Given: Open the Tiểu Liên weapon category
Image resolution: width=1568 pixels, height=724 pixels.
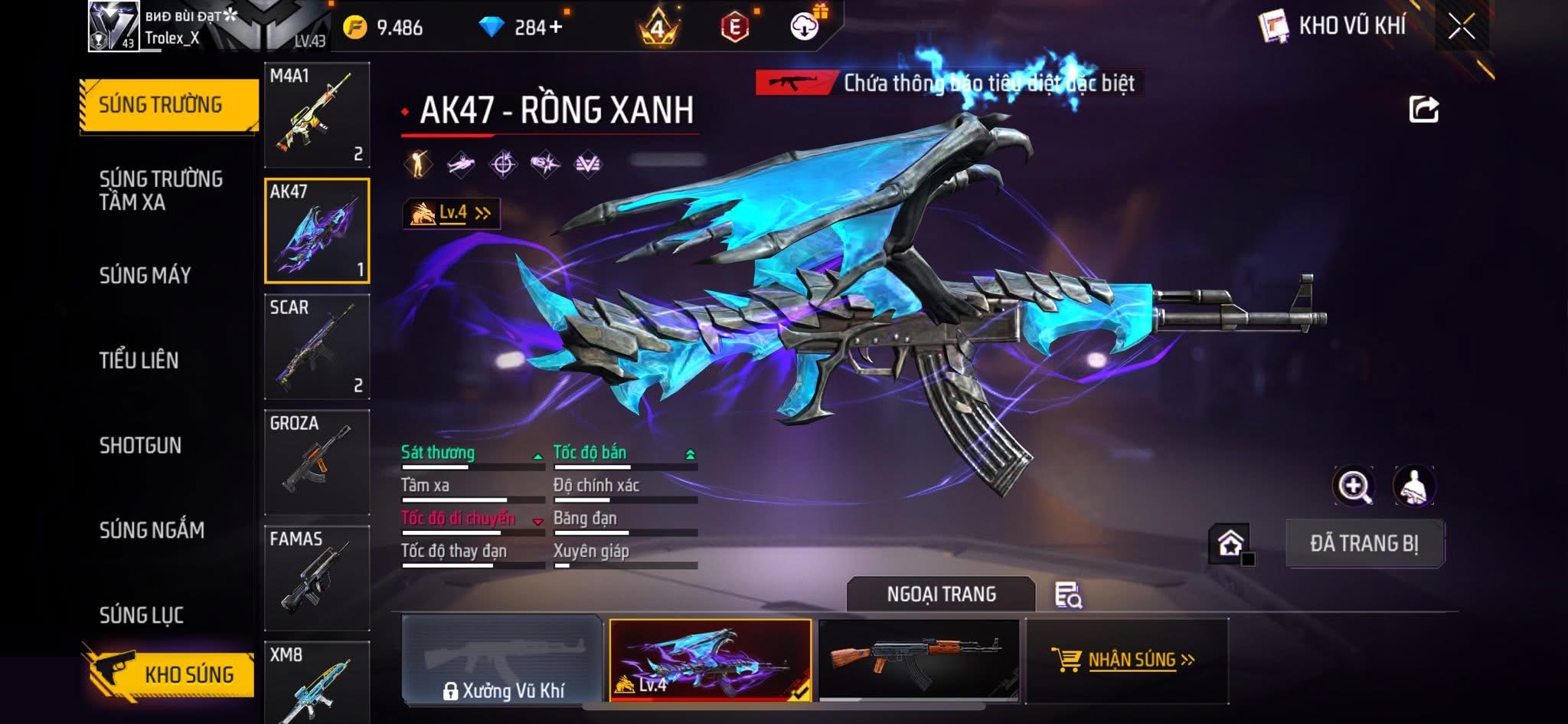Looking at the screenshot, I should 139,360.
